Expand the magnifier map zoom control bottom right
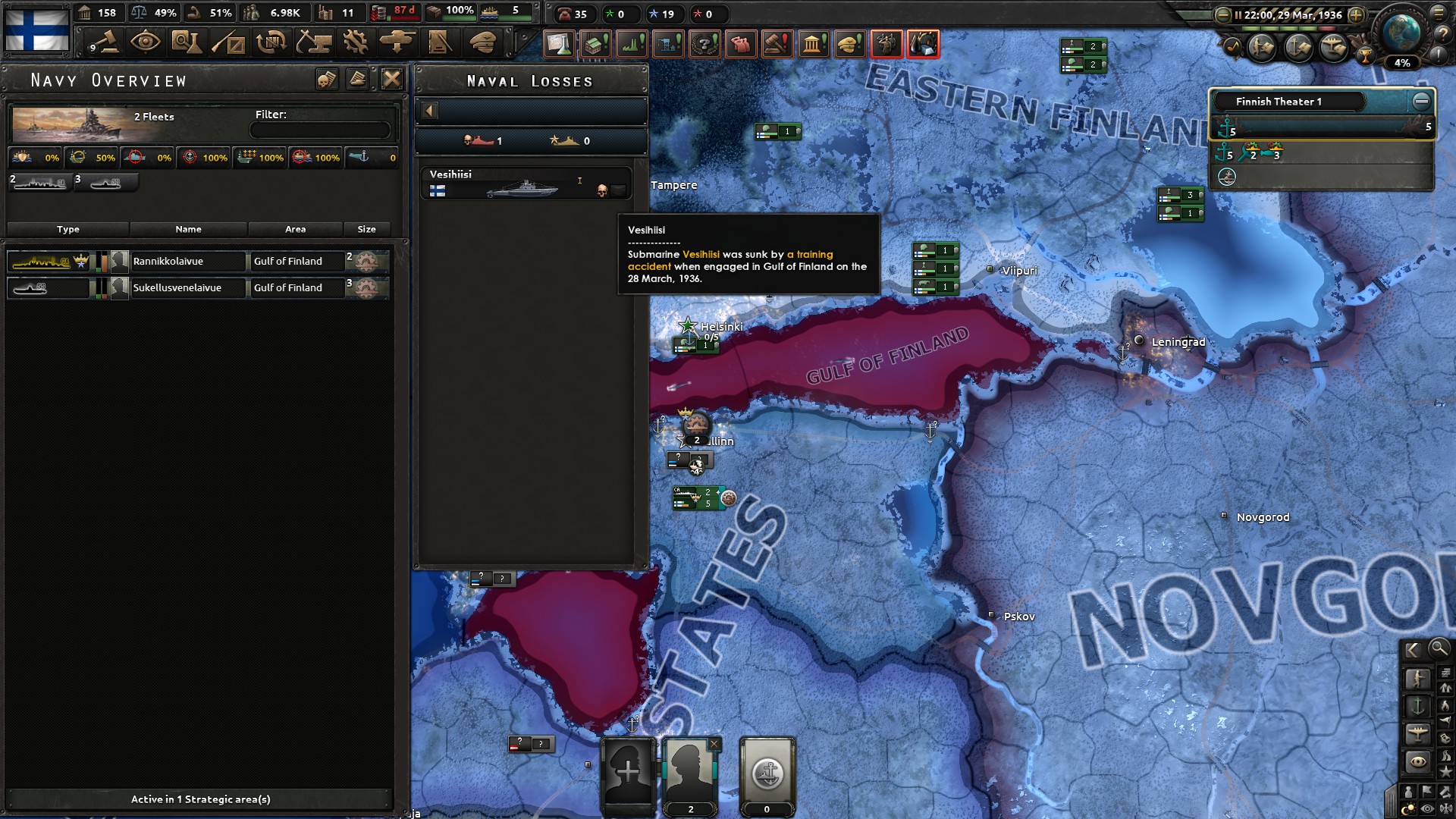 tap(1438, 649)
